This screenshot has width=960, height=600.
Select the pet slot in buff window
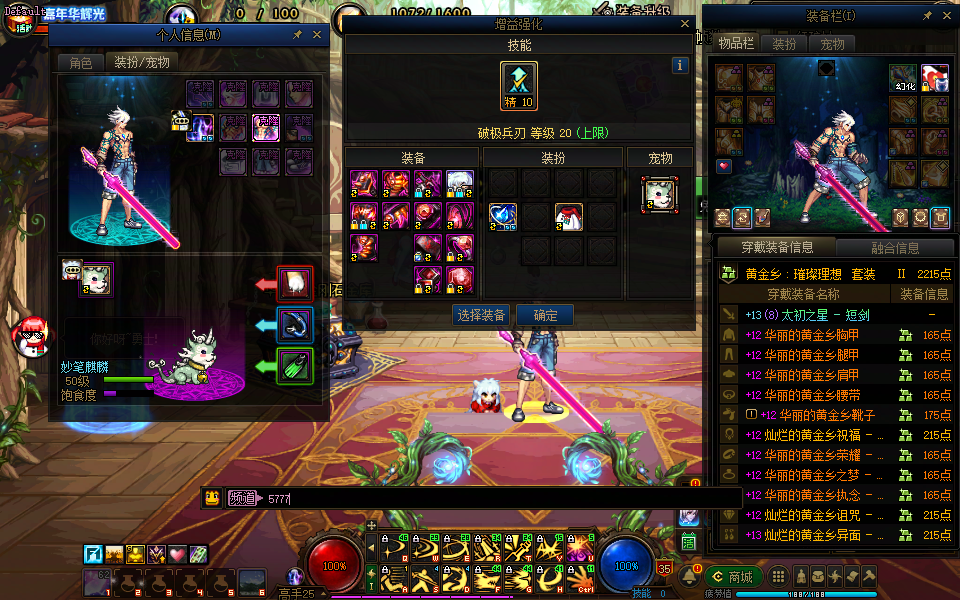tap(660, 194)
